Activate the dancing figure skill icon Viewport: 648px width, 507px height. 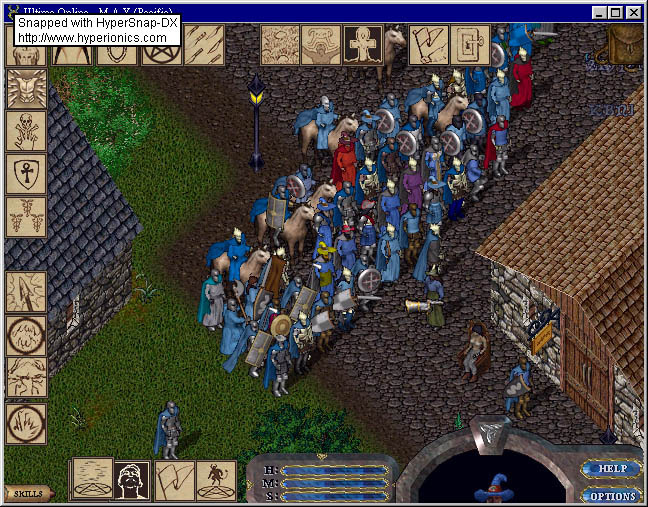coord(216,480)
